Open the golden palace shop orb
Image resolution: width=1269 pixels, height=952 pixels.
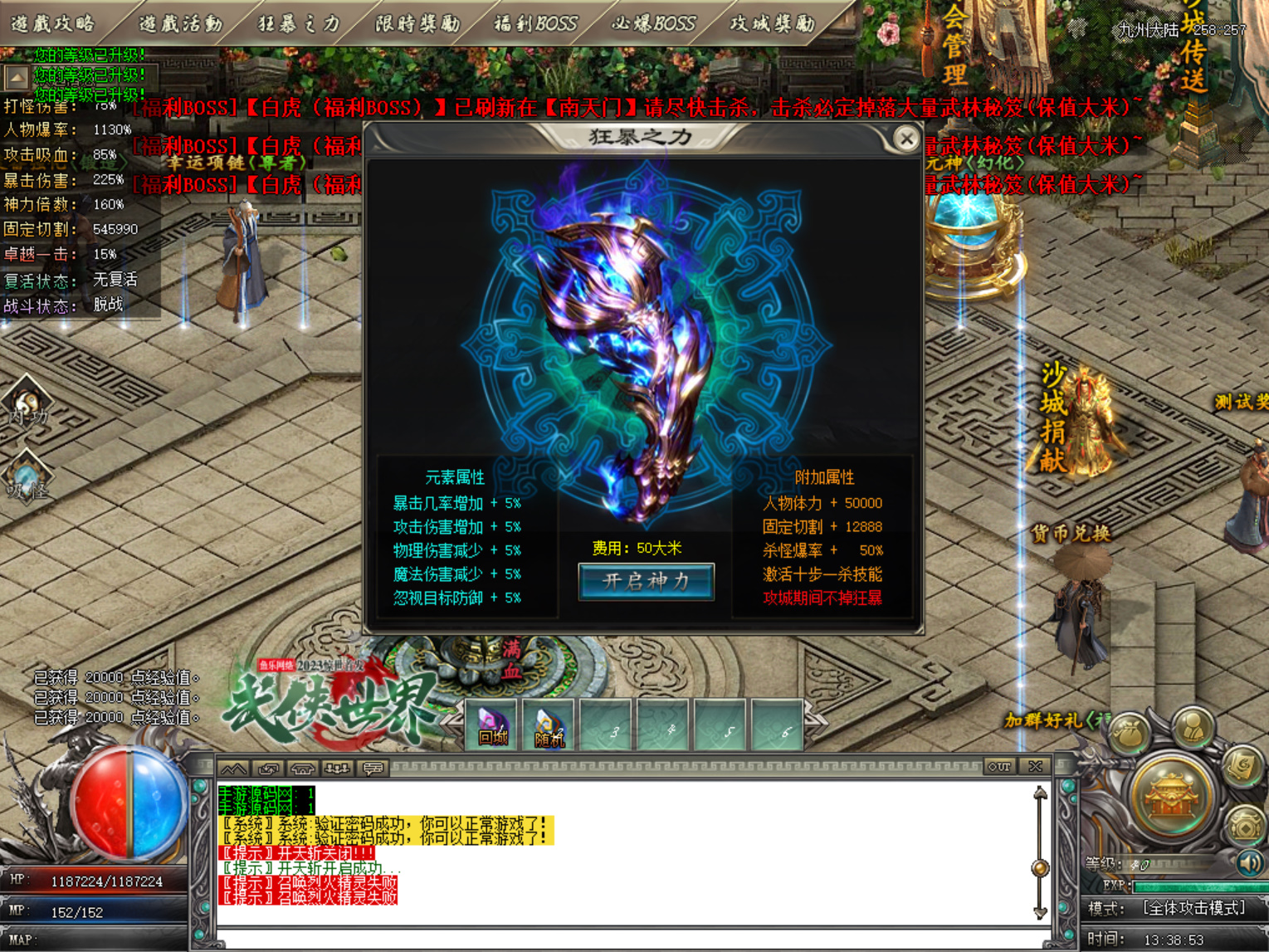pos(1171,795)
